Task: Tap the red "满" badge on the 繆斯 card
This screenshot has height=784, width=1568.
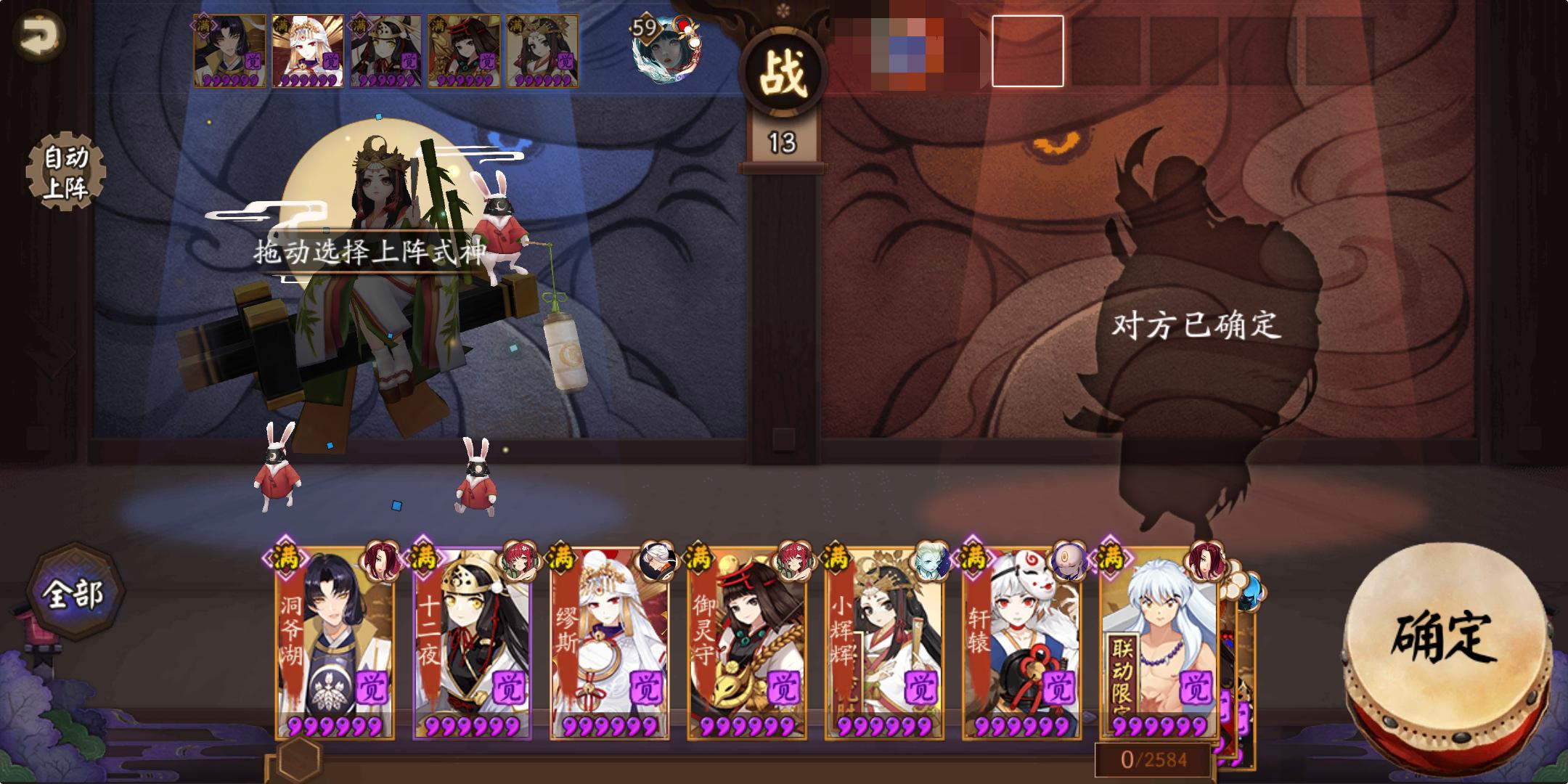Action: tap(560, 558)
